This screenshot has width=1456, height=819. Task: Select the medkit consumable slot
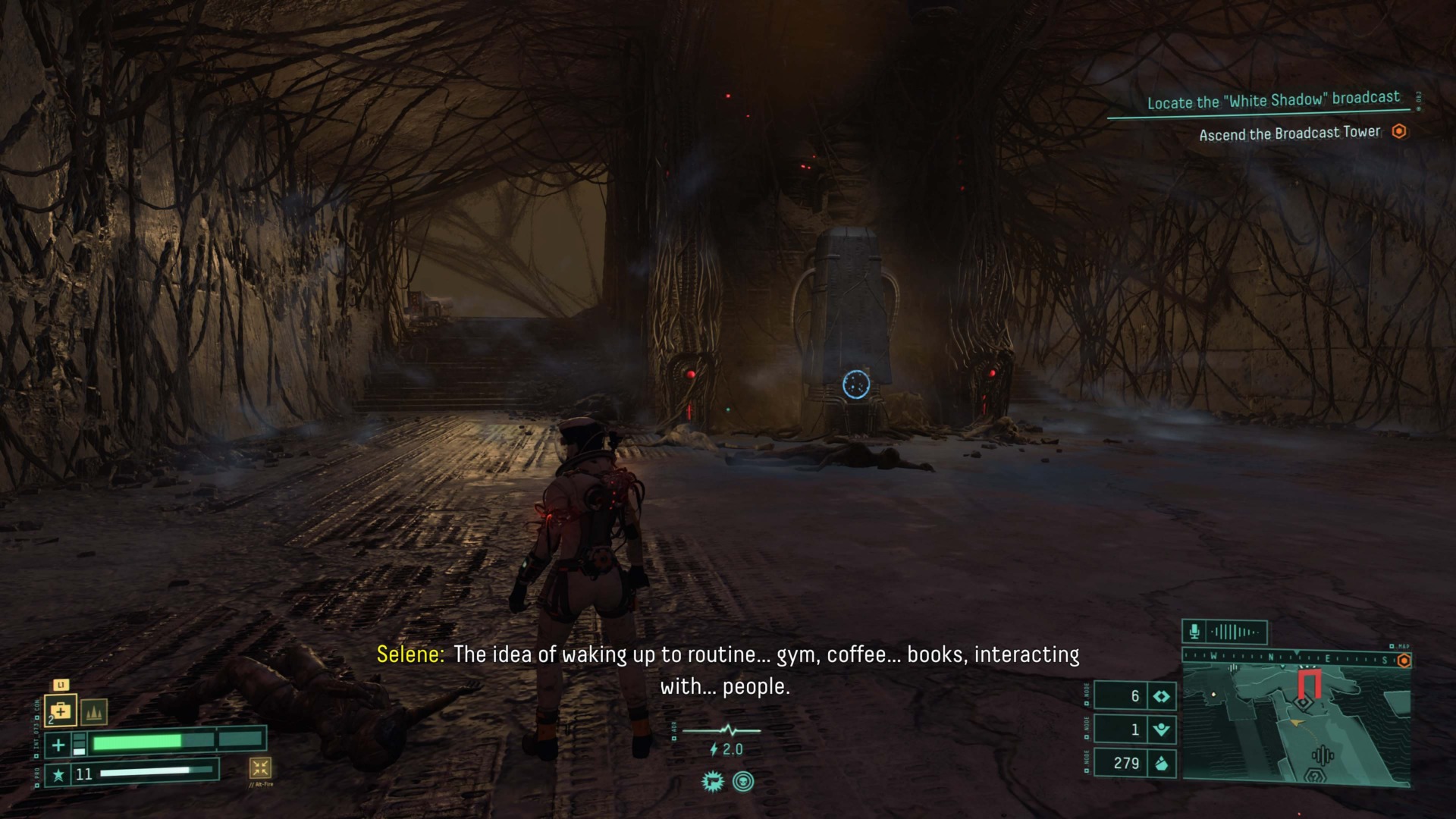pyautogui.click(x=60, y=711)
